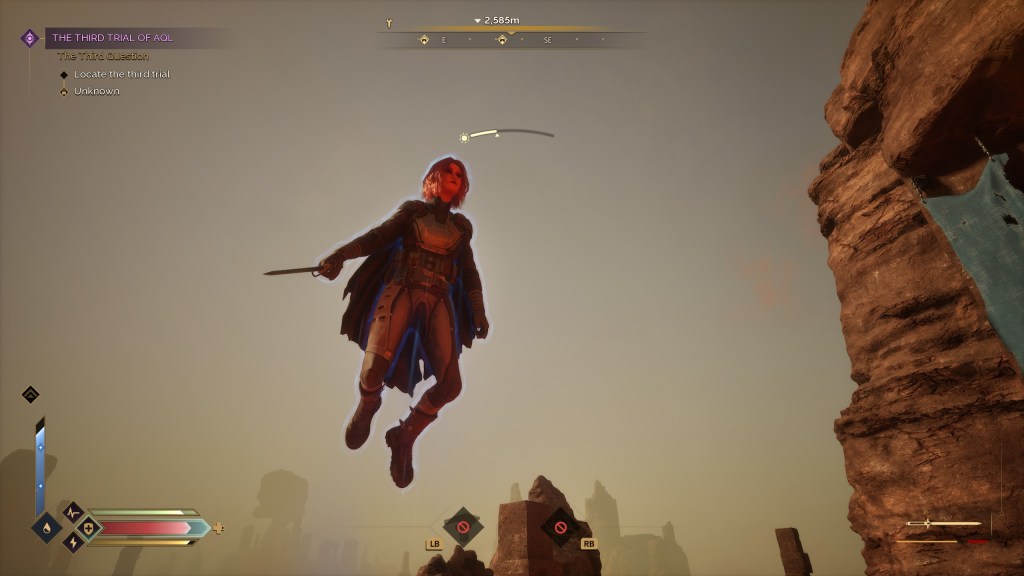
Task: Activate the lightning bolt ability icon
Action: click(x=73, y=542)
